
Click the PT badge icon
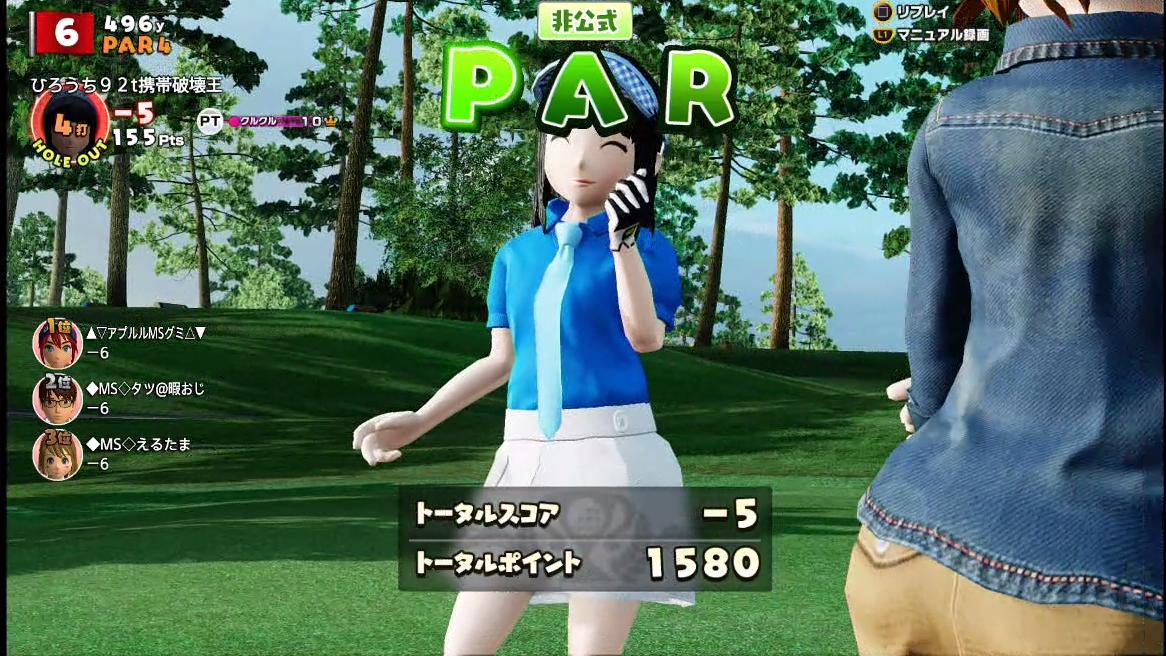click(210, 121)
